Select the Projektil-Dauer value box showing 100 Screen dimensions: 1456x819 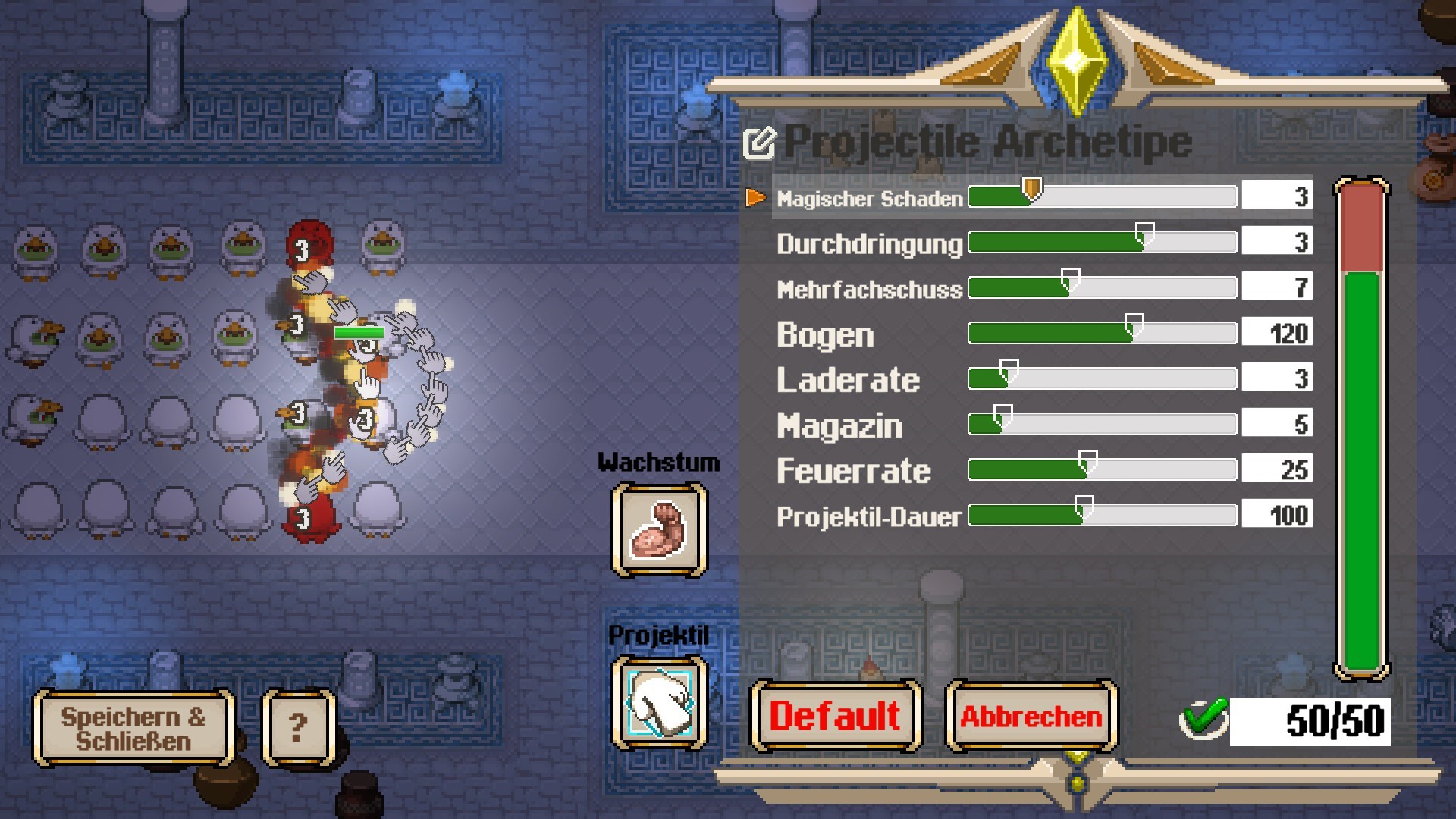click(1277, 515)
